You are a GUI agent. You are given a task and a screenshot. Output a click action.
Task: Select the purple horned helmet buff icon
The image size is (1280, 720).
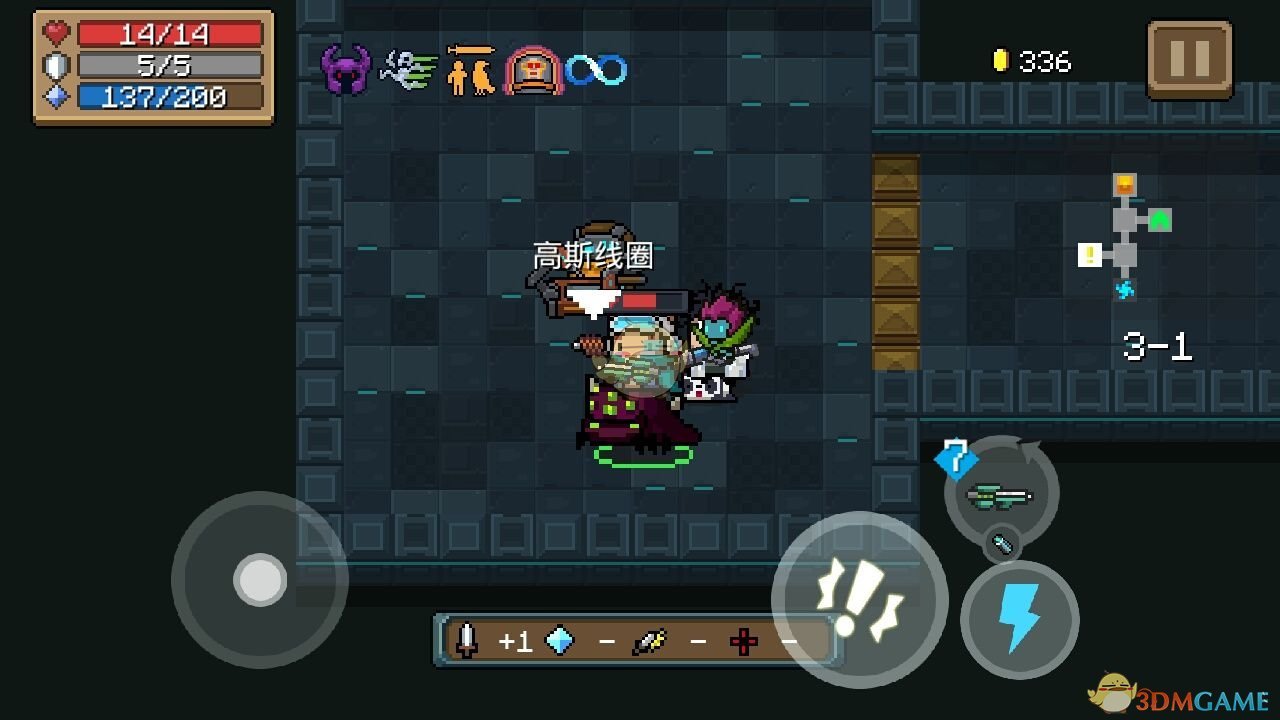pyautogui.click(x=346, y=69)
